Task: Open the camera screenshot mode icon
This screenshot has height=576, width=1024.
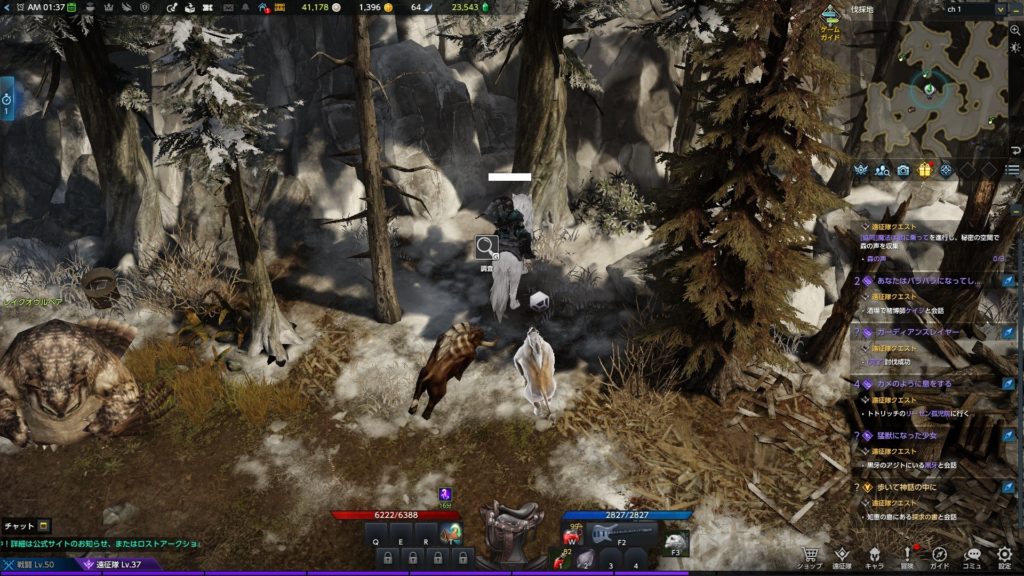Action: 903,170
